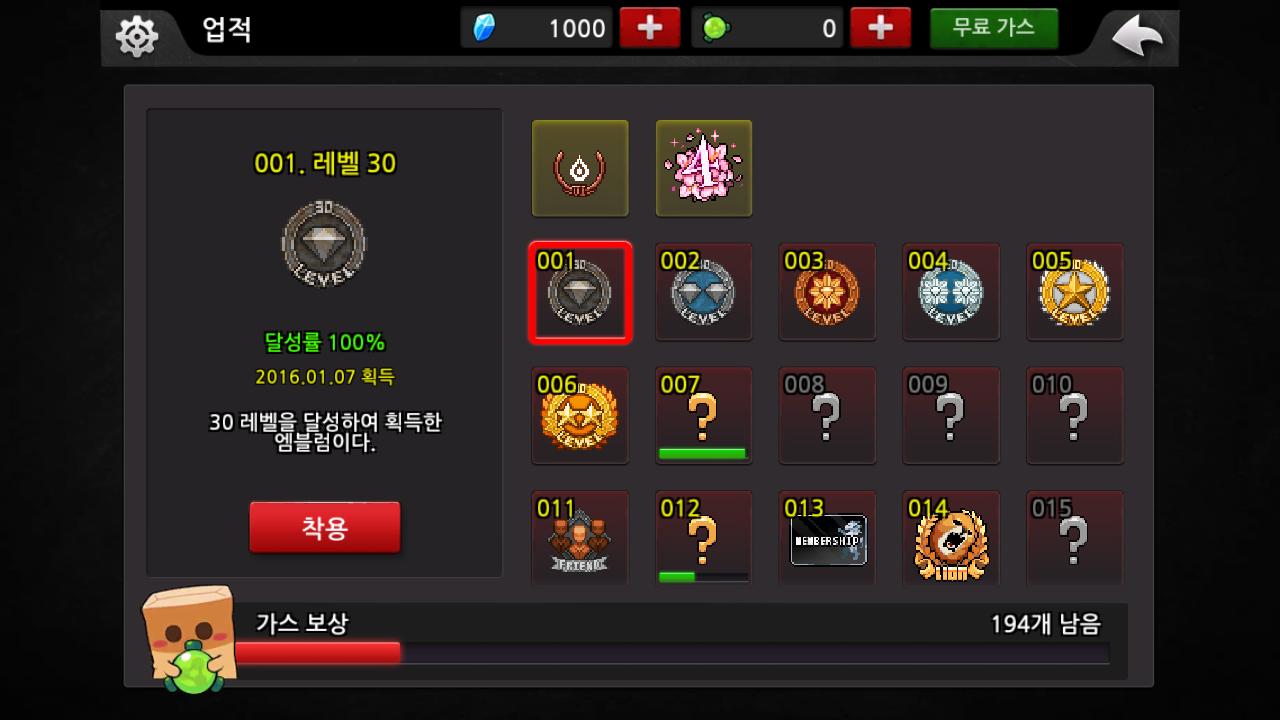Equip emblem with the 착용 button

click(x=325, y=527)
